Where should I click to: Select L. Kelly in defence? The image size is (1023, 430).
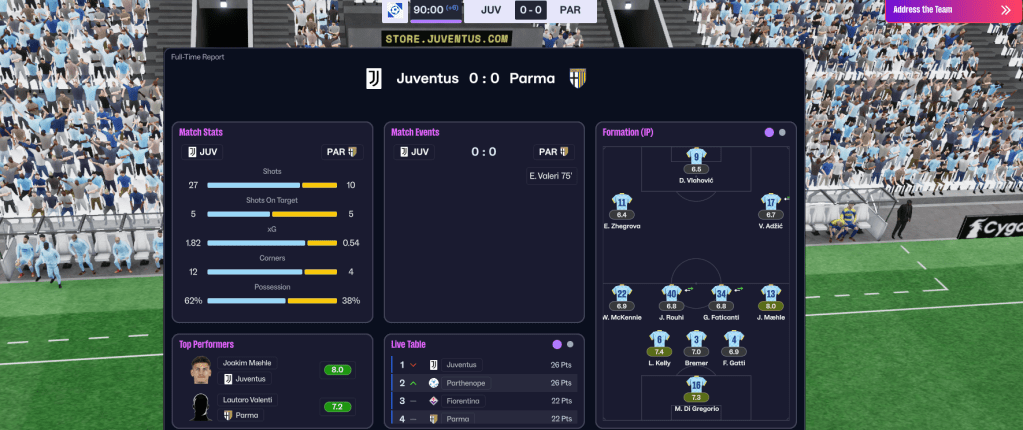click(x=659, y=341)
